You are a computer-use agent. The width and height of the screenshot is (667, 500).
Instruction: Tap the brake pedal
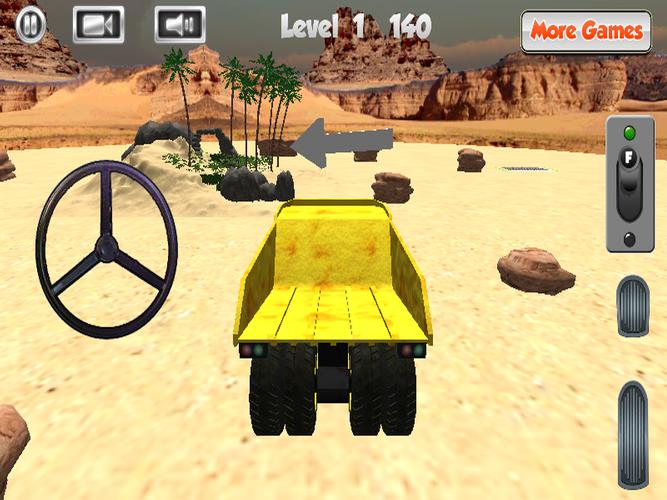pos(631,306)
